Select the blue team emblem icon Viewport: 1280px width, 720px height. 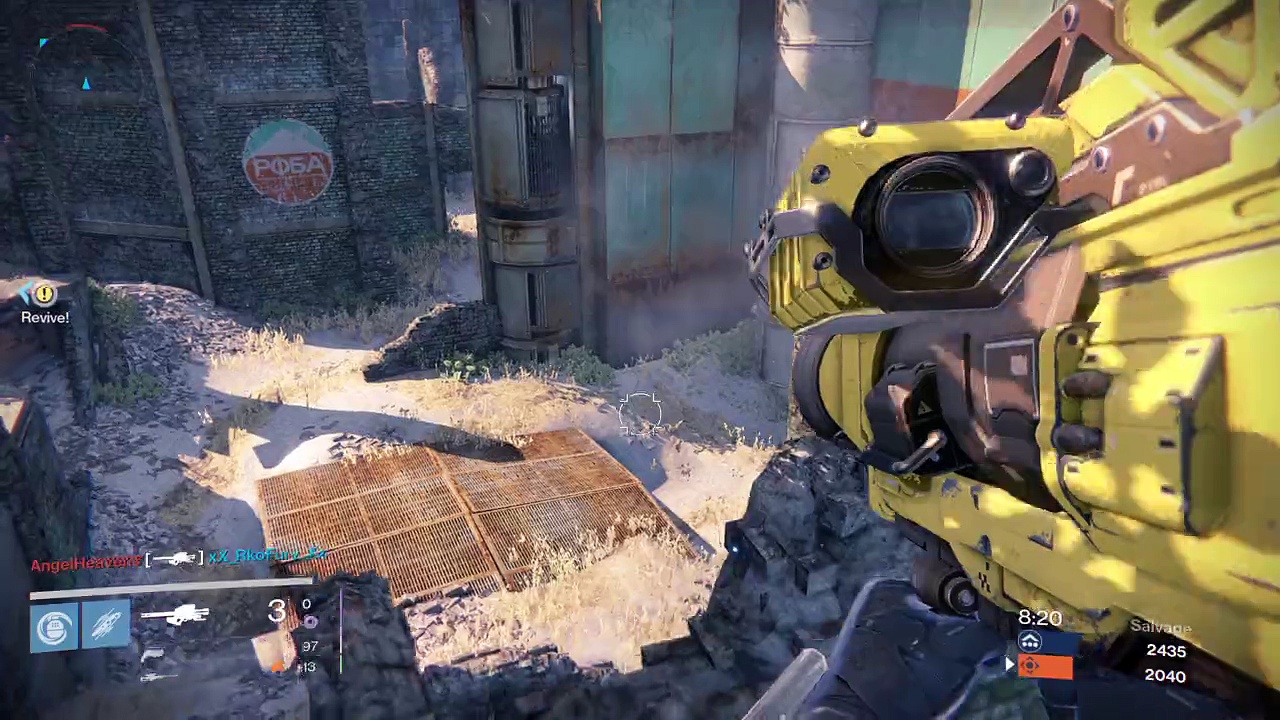click(x=1030, y=643)
